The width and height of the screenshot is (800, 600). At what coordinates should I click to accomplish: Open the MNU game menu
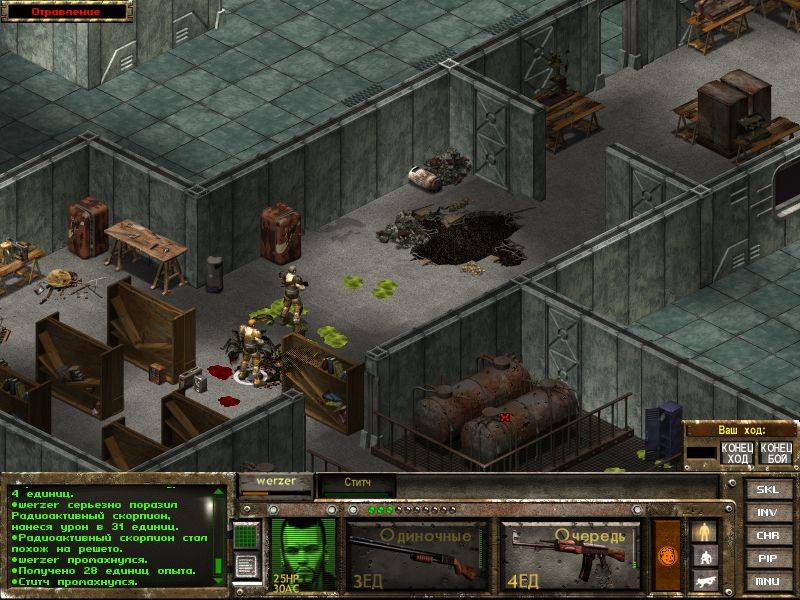tap(767, 580)
